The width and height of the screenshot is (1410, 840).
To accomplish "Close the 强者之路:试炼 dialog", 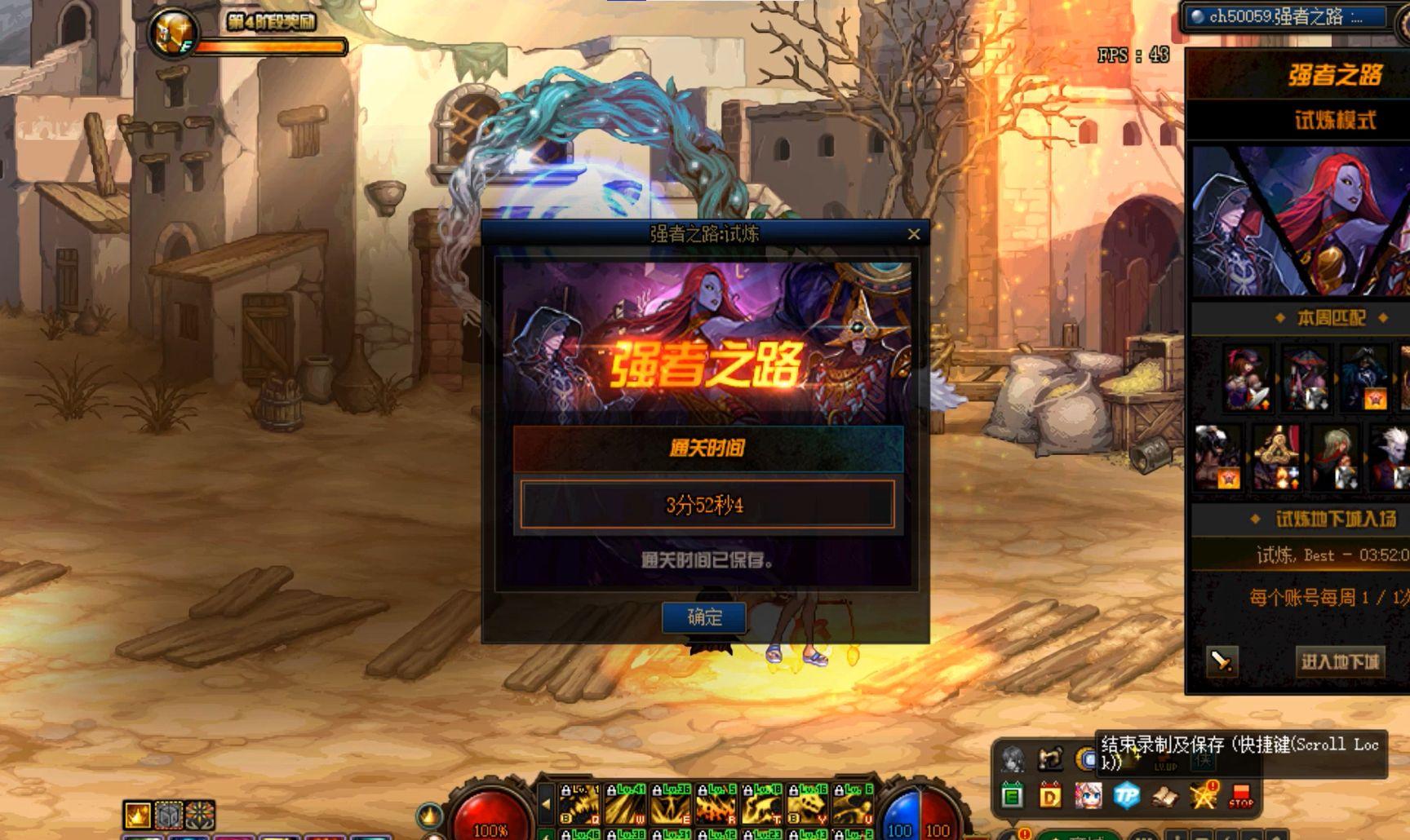I will pos(914,234).
